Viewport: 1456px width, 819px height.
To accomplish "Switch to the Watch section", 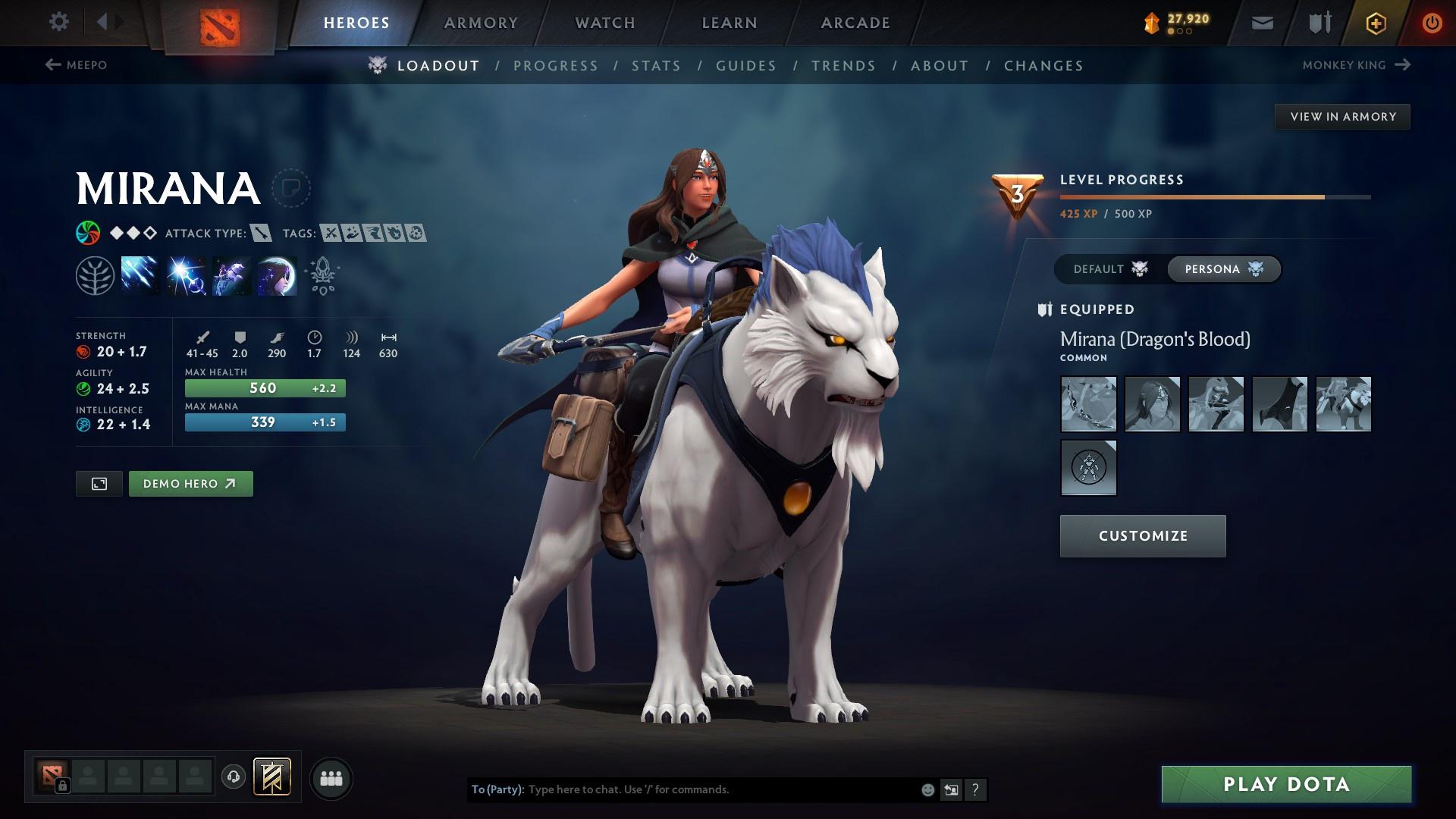I will (x=605, y=23).
